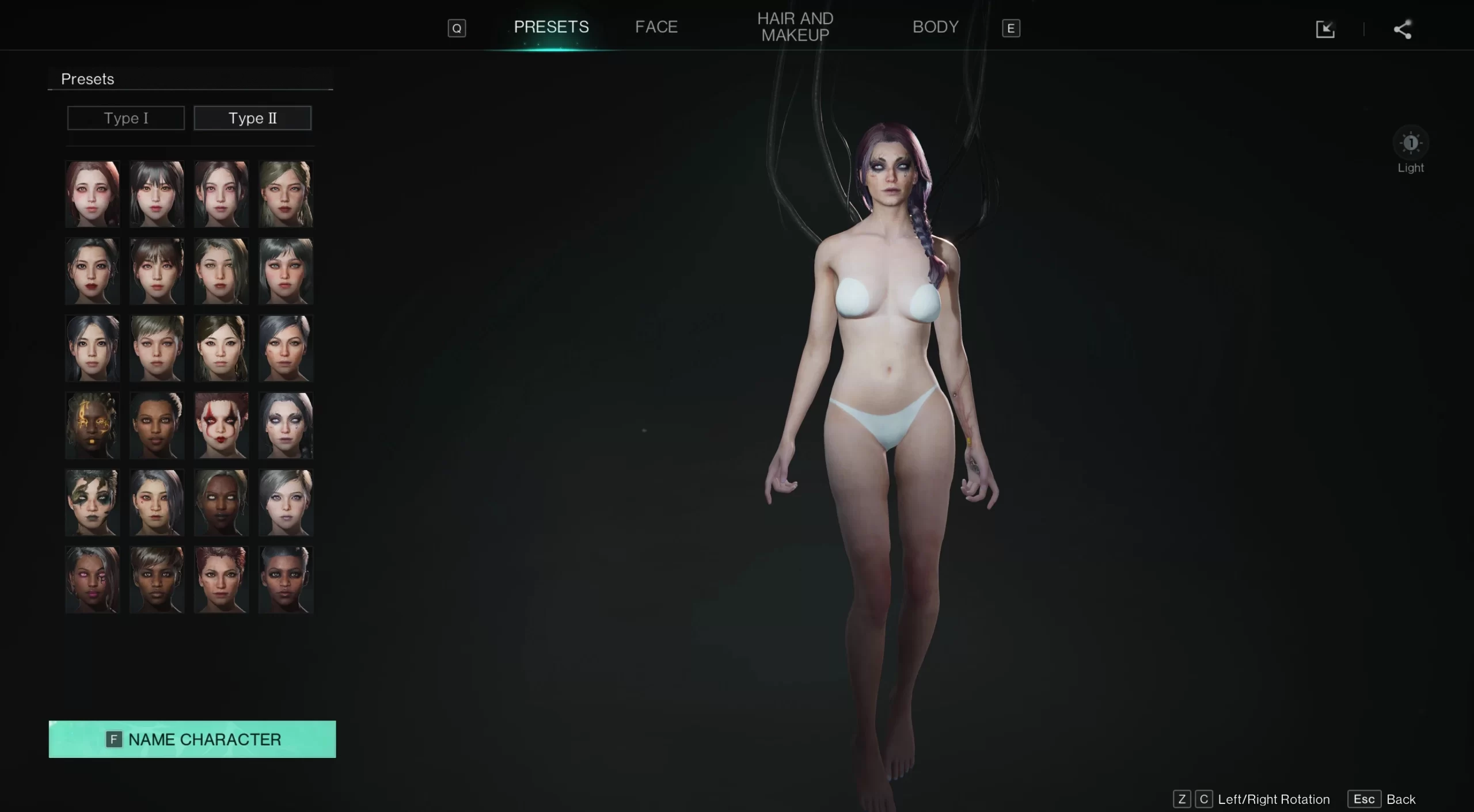Click the E next-tab key icon
This screenshot has width=1474, height=812.
1011,28
